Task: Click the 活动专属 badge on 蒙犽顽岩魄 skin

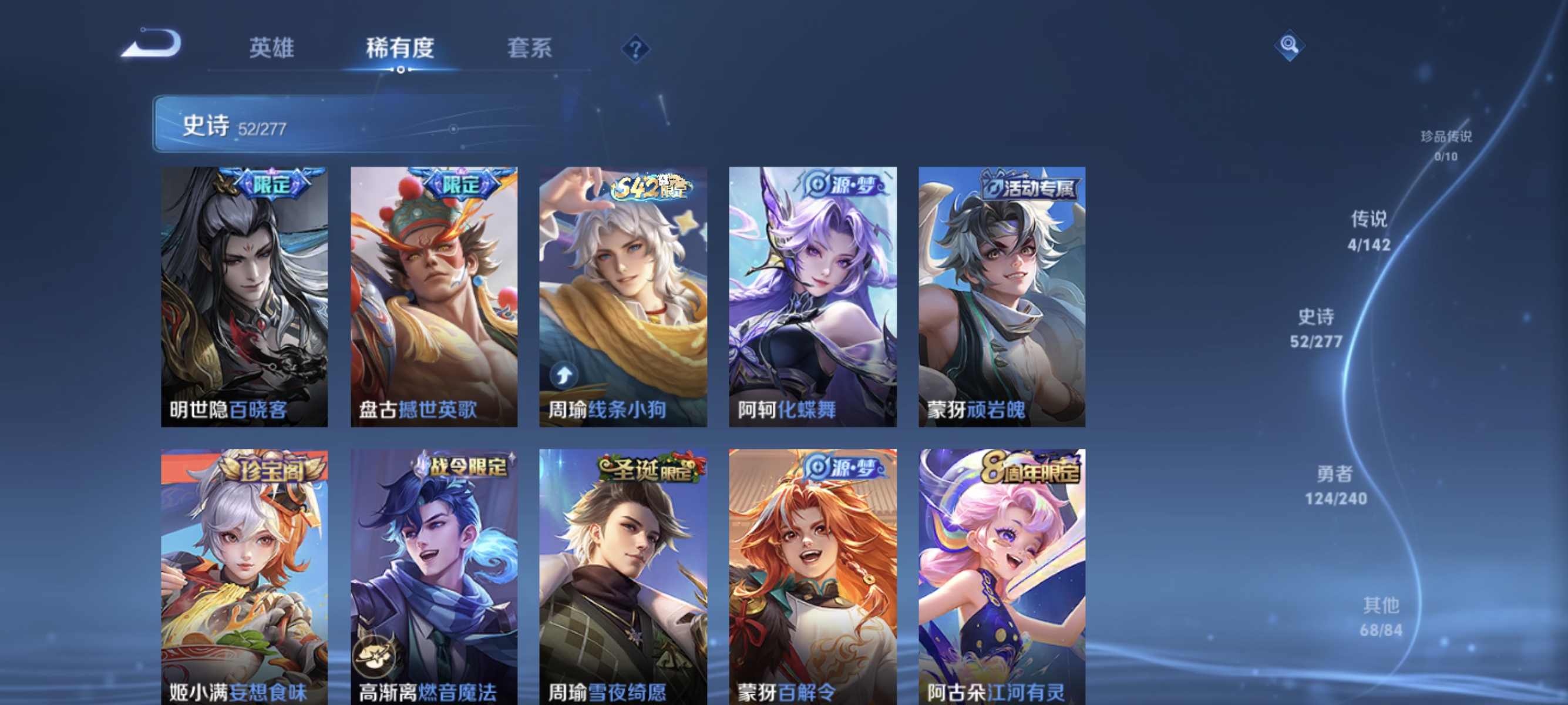Action: tap(1034, 187)
